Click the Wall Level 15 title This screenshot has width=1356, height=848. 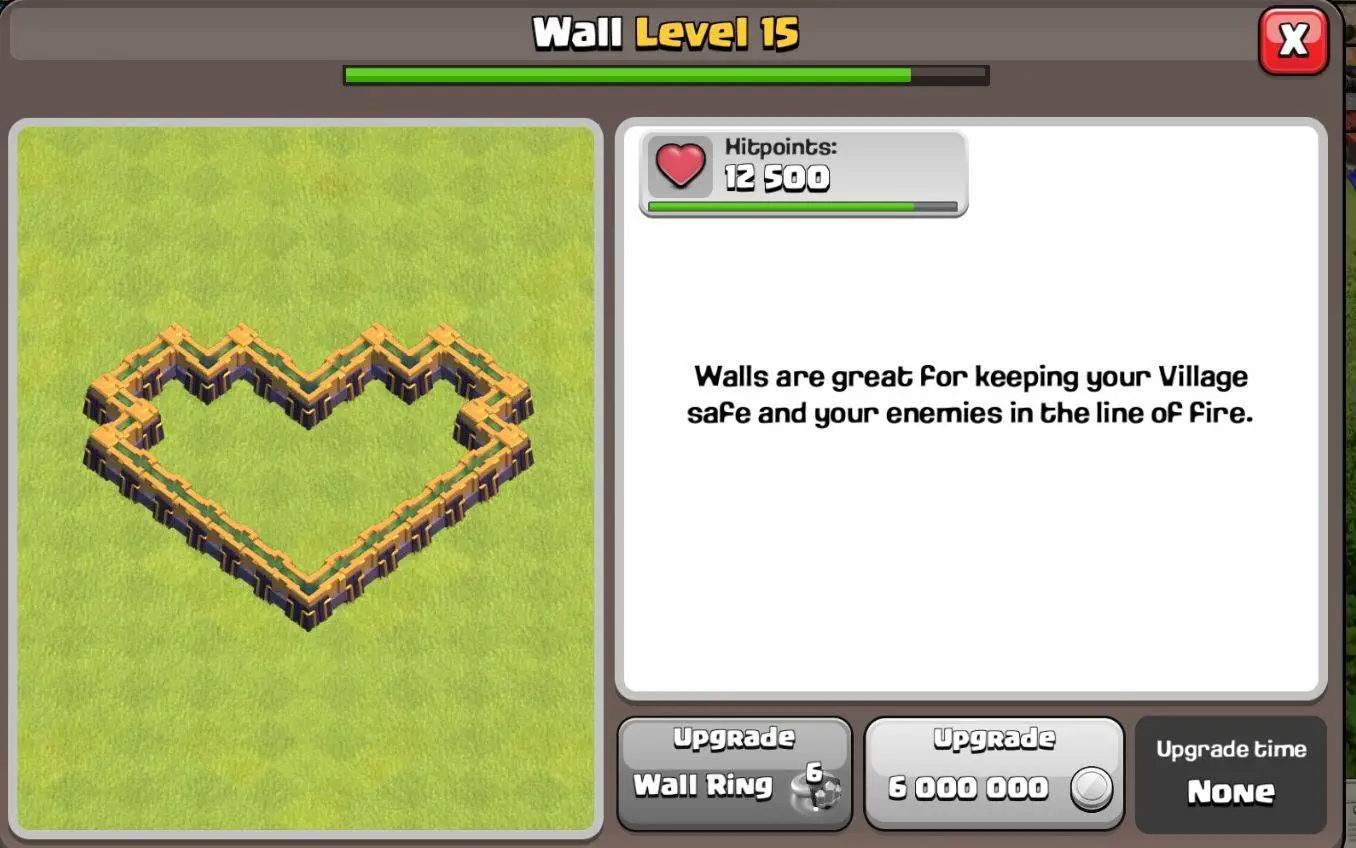[x=665, y=31]
